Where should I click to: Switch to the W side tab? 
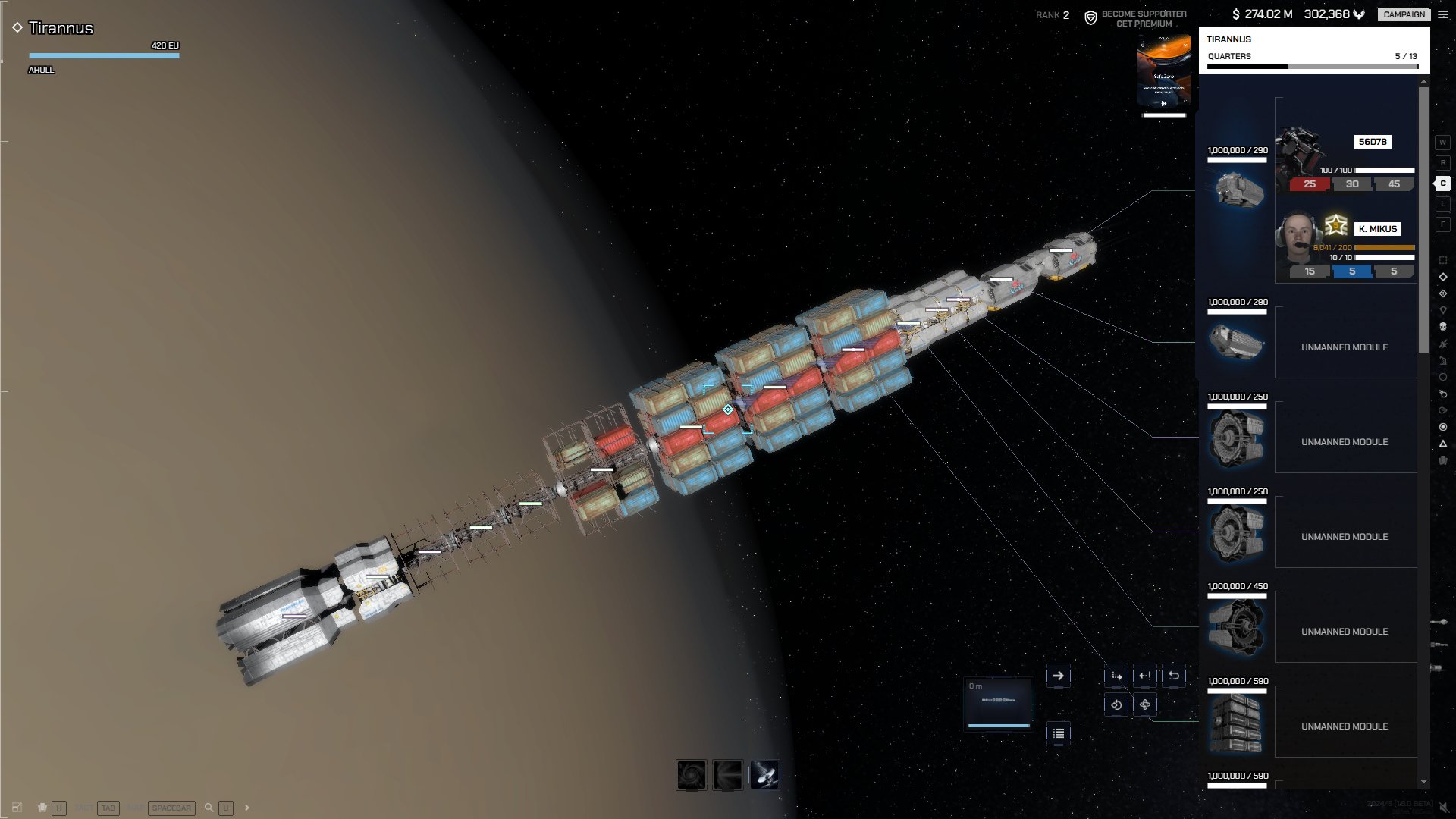click(1442, 143)
